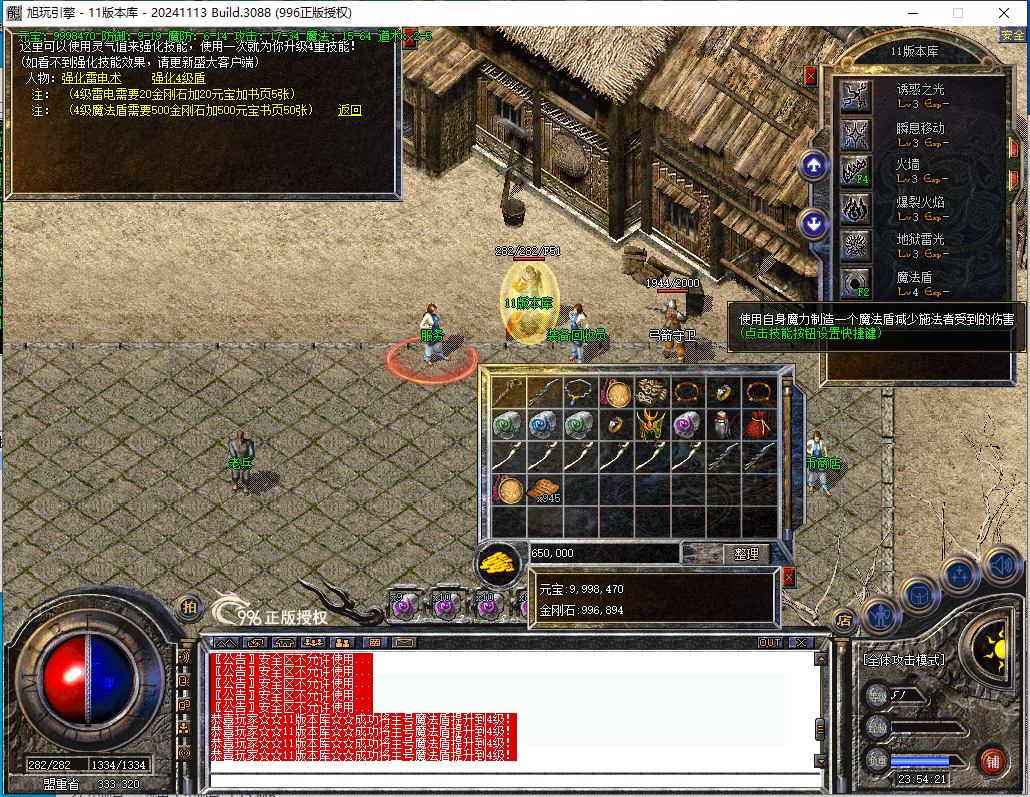The image size is (1030, 797).
Task: Click the 火墙 skill icon
Action: 856,171
